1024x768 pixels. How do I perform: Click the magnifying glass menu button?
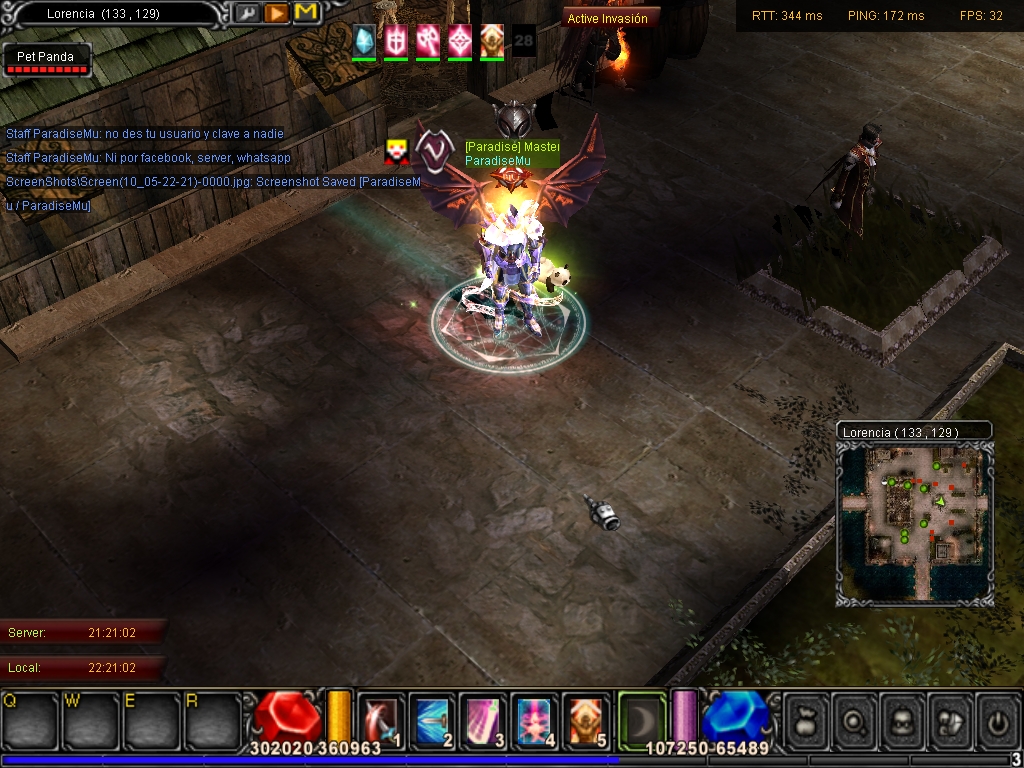(855, 719)
